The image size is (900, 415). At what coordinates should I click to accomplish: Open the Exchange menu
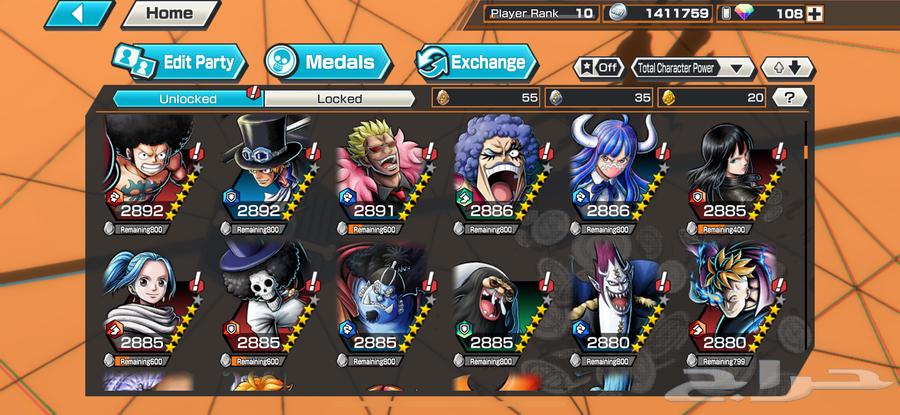(x=475, y=63)
